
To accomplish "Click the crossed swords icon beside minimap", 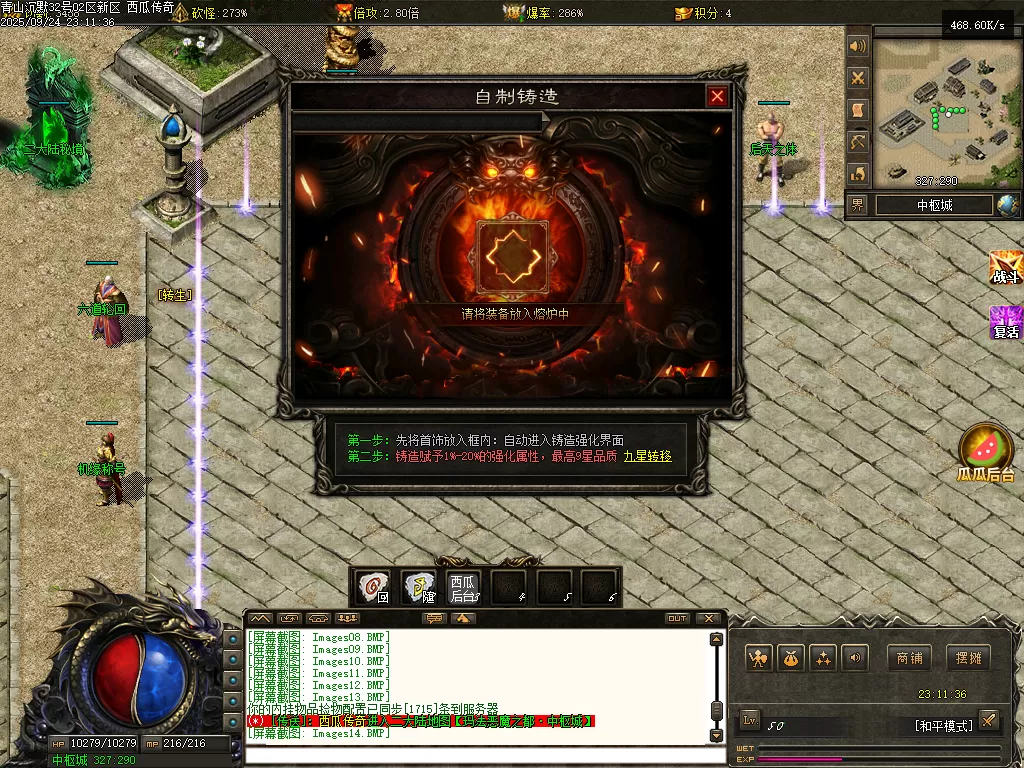I will pos(858,78).
